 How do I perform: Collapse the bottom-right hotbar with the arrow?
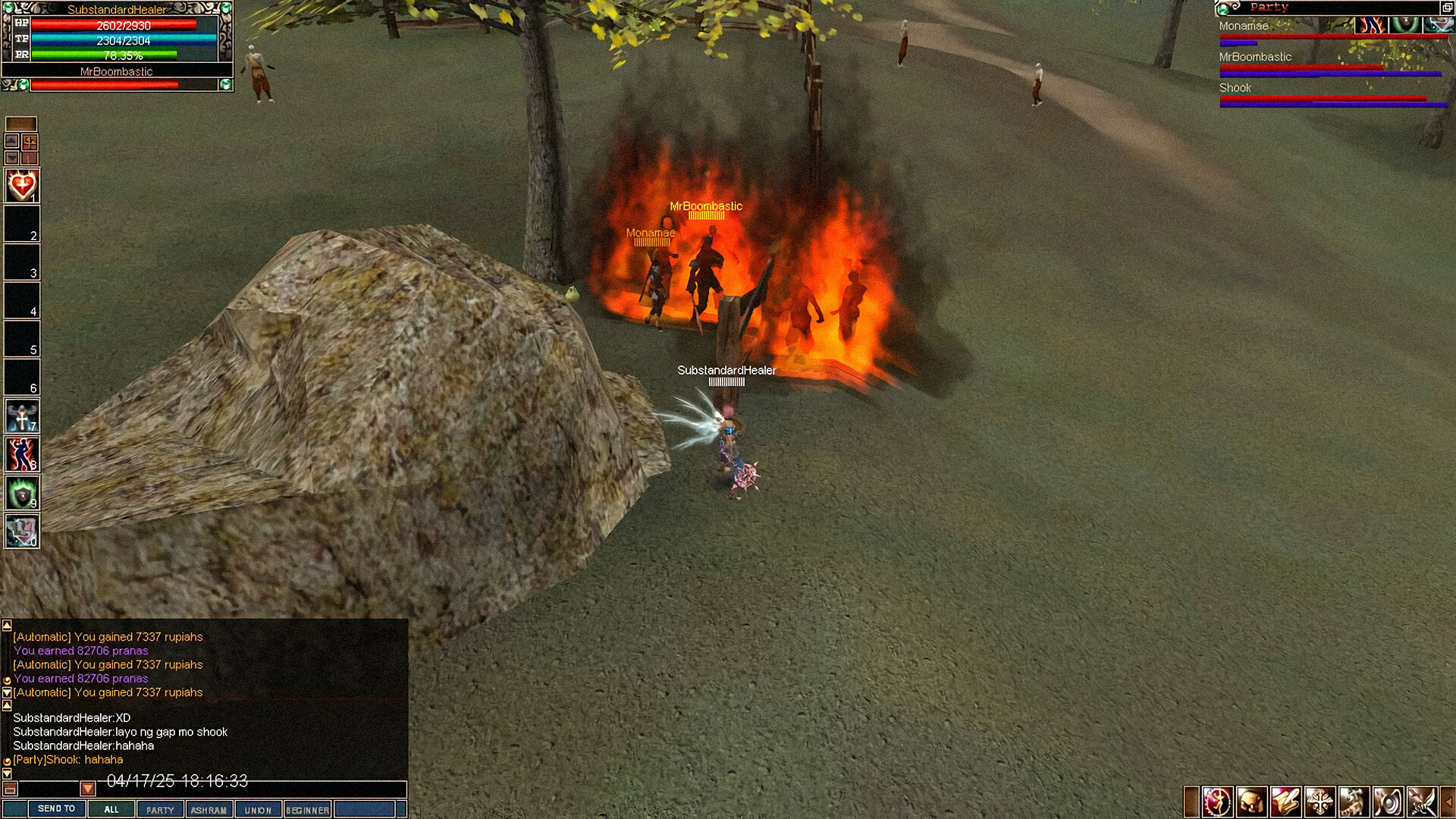tap(1450, 800)
